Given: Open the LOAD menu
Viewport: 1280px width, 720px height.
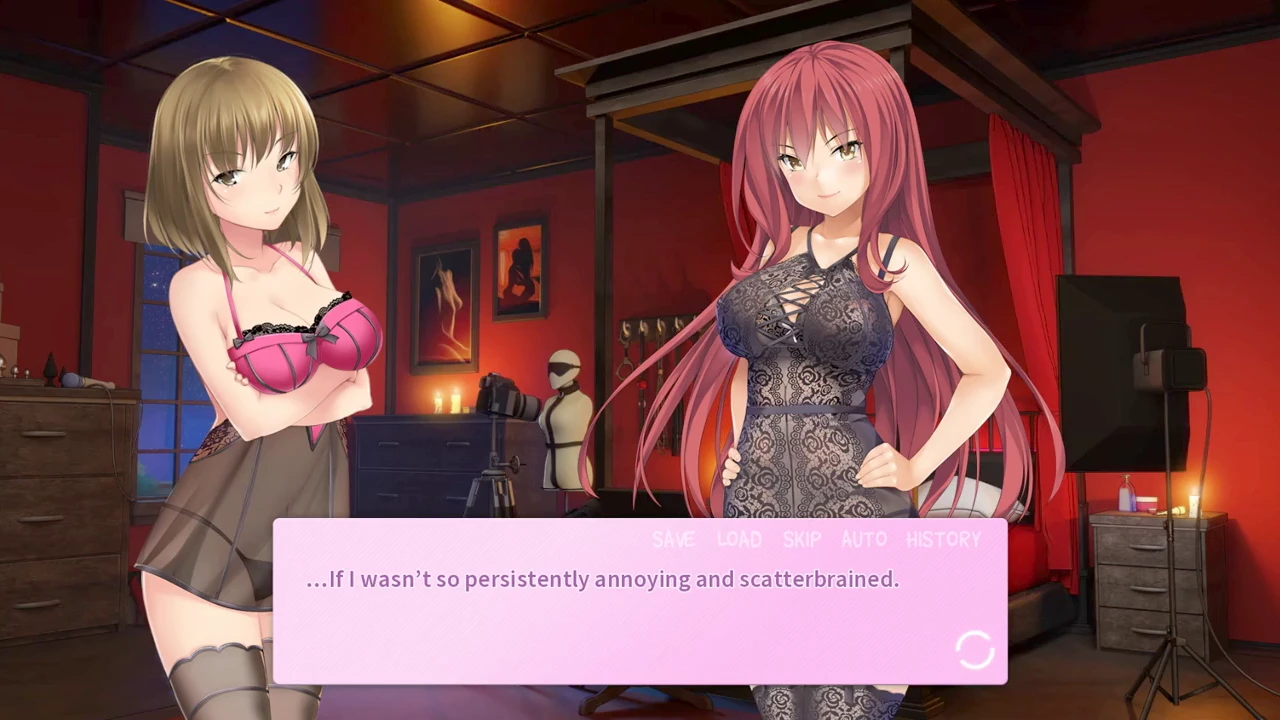Looking at the screenshot, I should click(x=739, y=540).
